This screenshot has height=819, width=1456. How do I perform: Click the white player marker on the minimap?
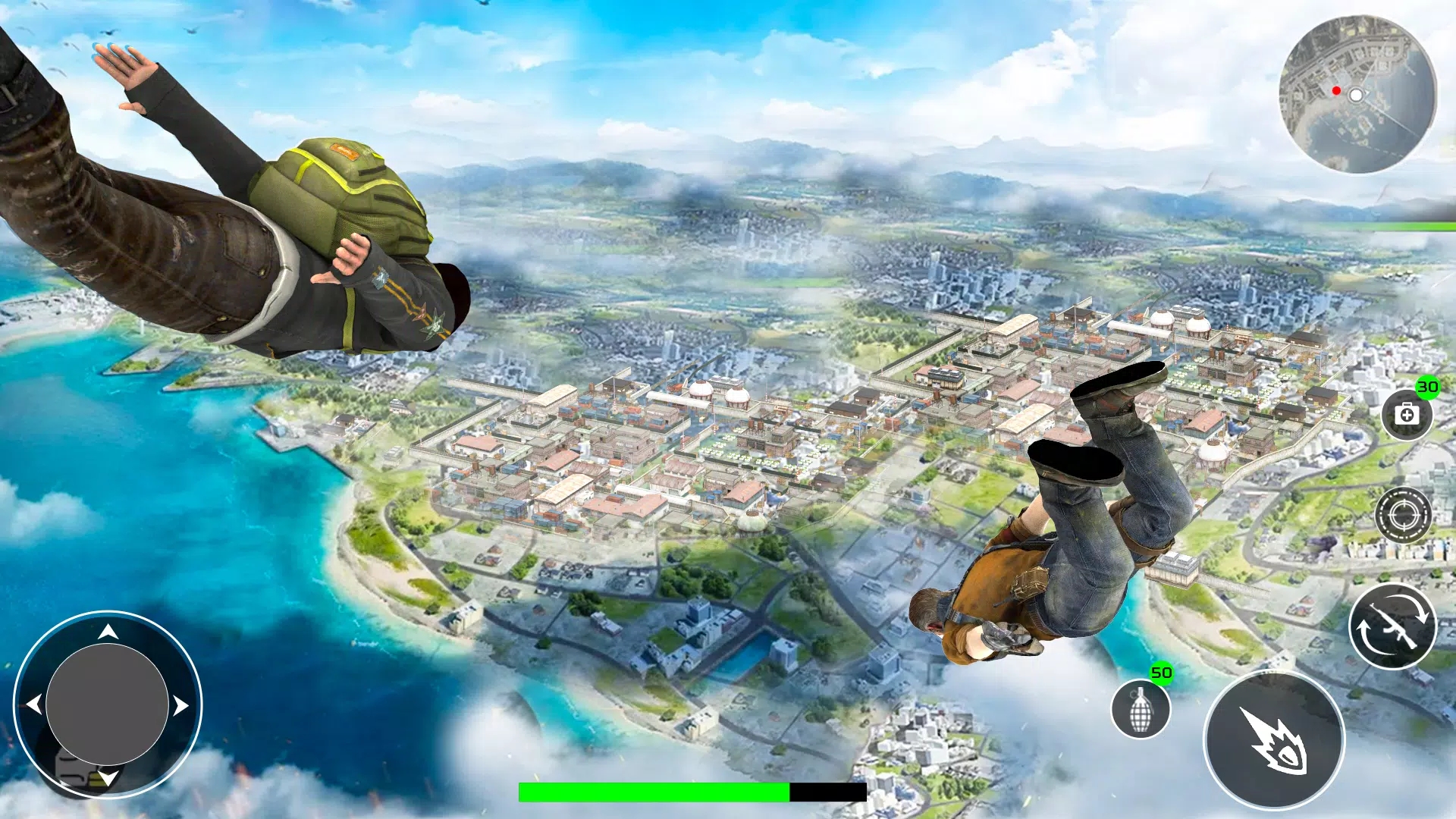point(1355,96)
